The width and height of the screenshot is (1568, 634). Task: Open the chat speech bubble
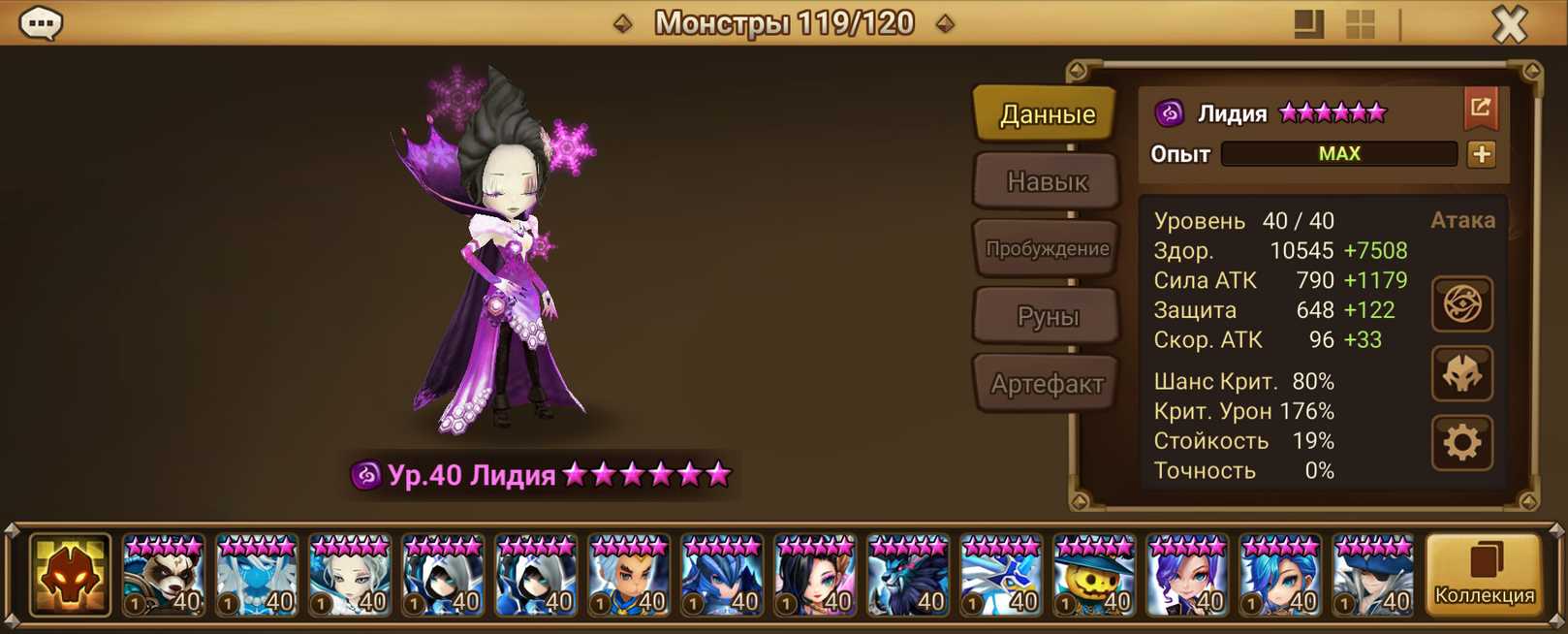click(x=41, y=23)
